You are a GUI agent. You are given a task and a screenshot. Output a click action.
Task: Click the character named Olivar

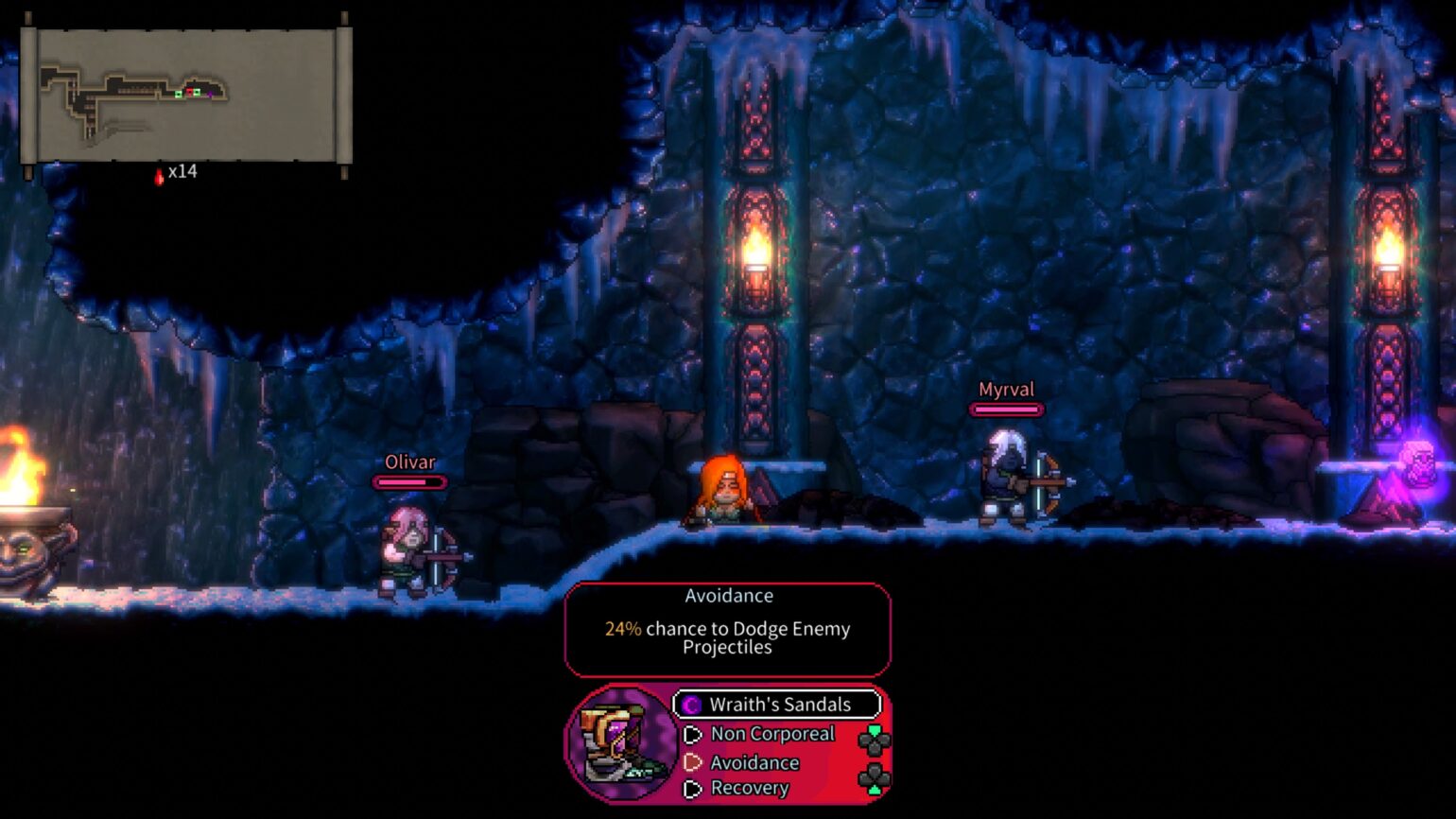point(411,553)
